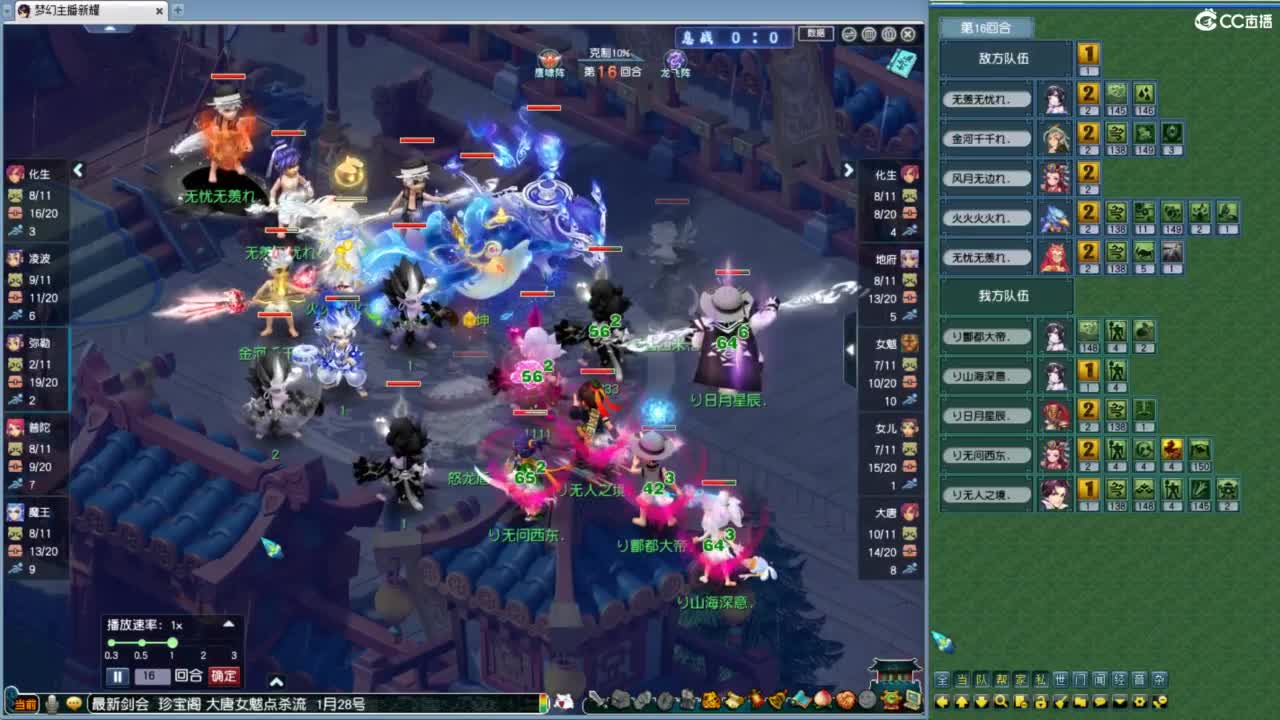Click the 回合 round jump button

coord(189,675)
